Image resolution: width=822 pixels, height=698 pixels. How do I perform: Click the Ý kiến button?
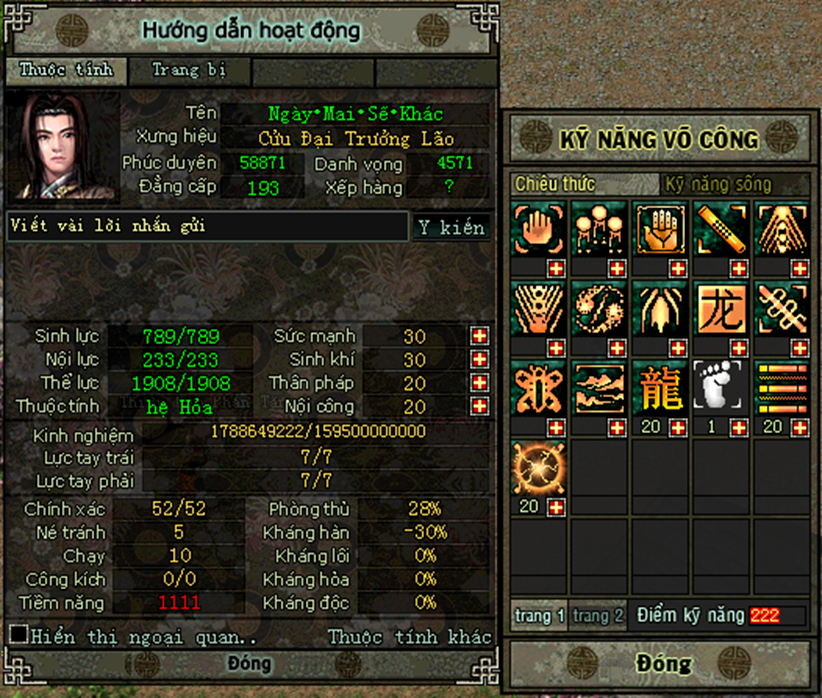point(451,227)
